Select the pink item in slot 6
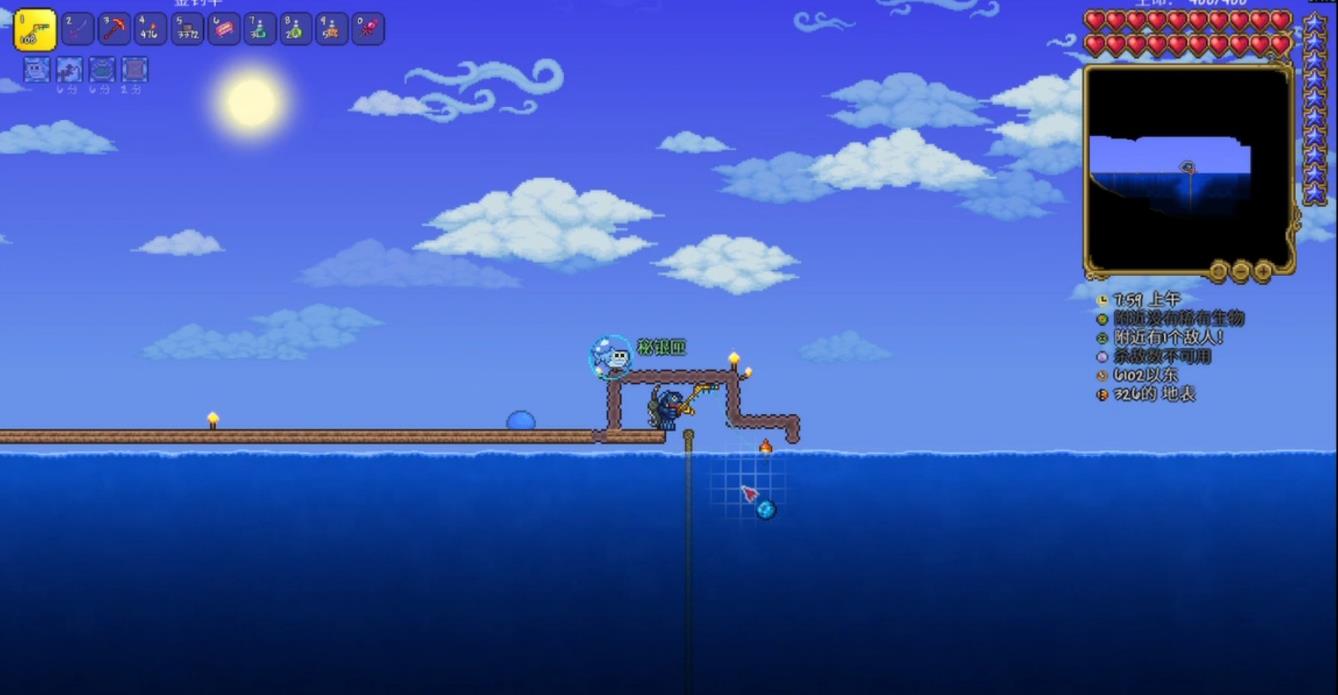Screen dimensions: 1338x695 [223, 29]
